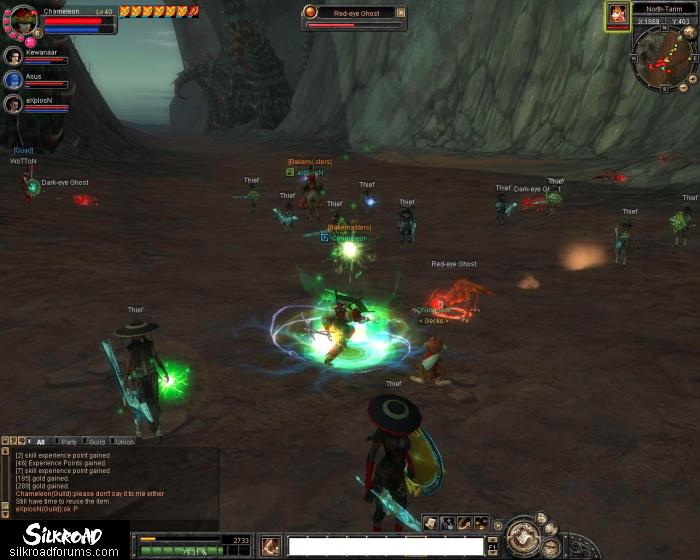This screenshot has width=700, height=560.
Task: Select party member eXplosN's portrait
Action: point(13,104)
